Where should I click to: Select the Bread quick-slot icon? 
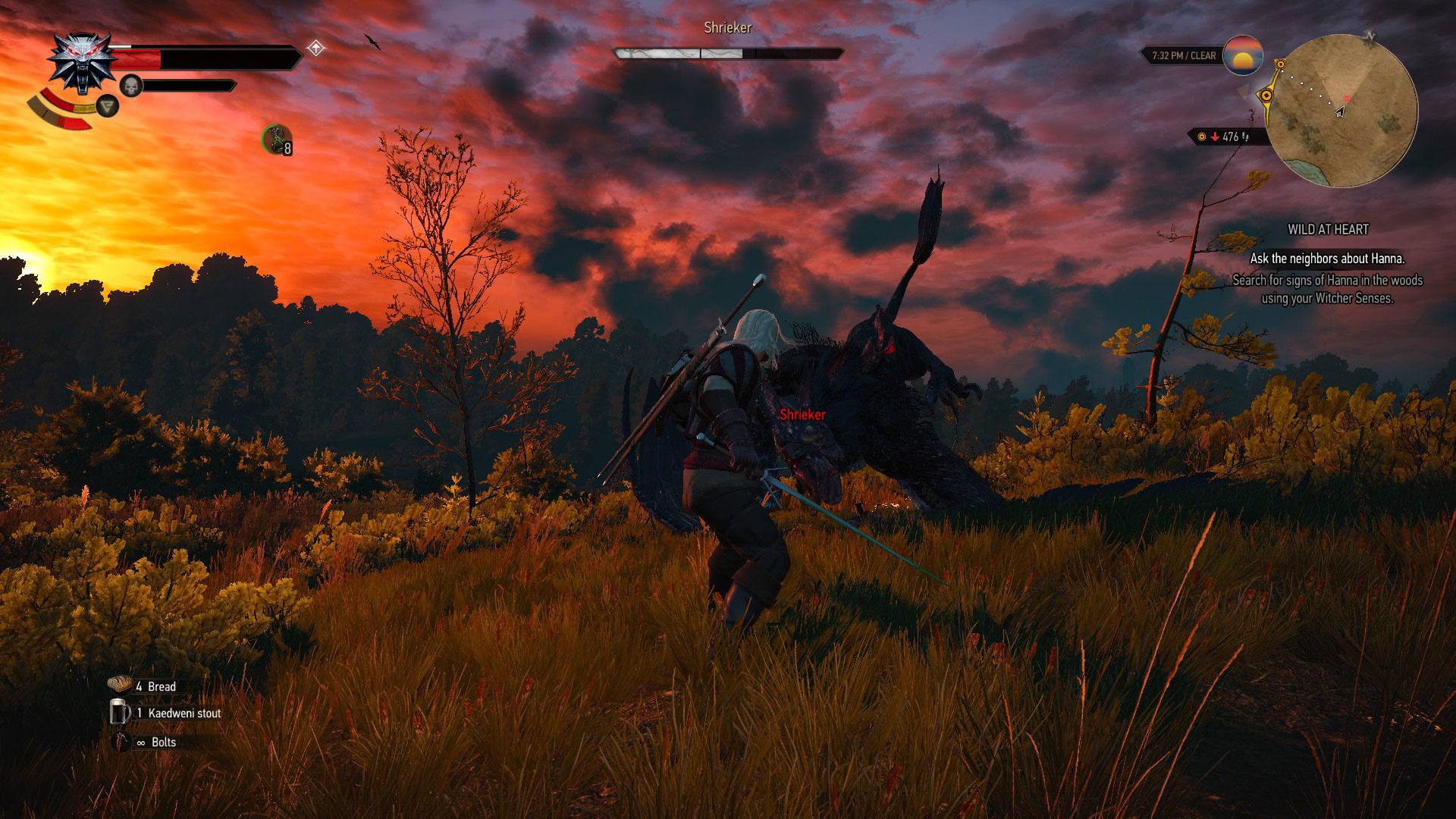coord(120,685)
